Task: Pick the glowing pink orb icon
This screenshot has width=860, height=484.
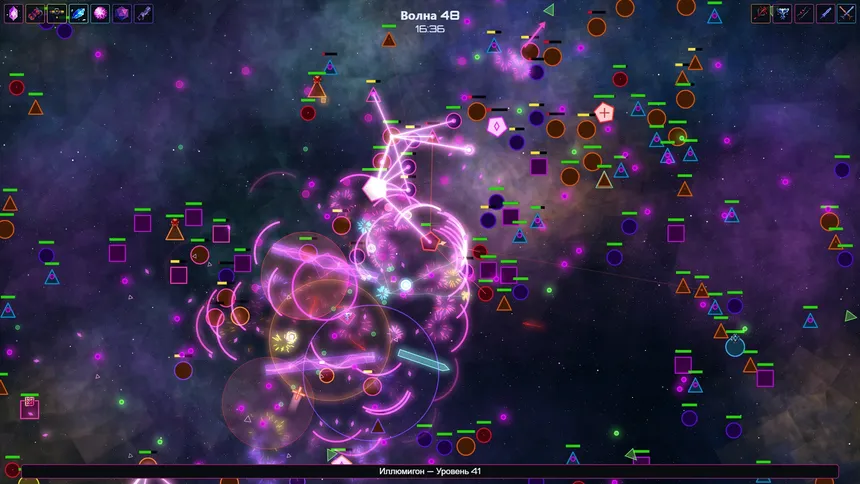Action: (x=101, y=14)
